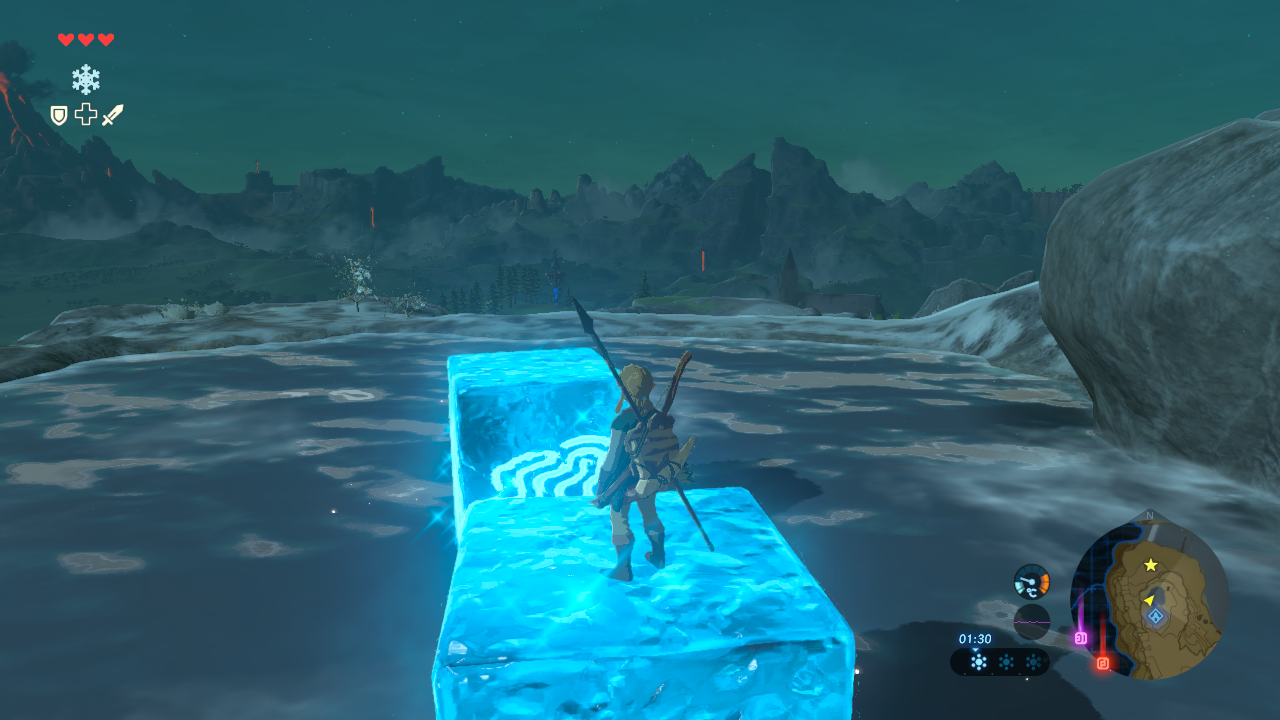The height and width of the screenshot is (720, 1280).
Task: Open the sword weapon quick-select icon
Action: [112, 115]
